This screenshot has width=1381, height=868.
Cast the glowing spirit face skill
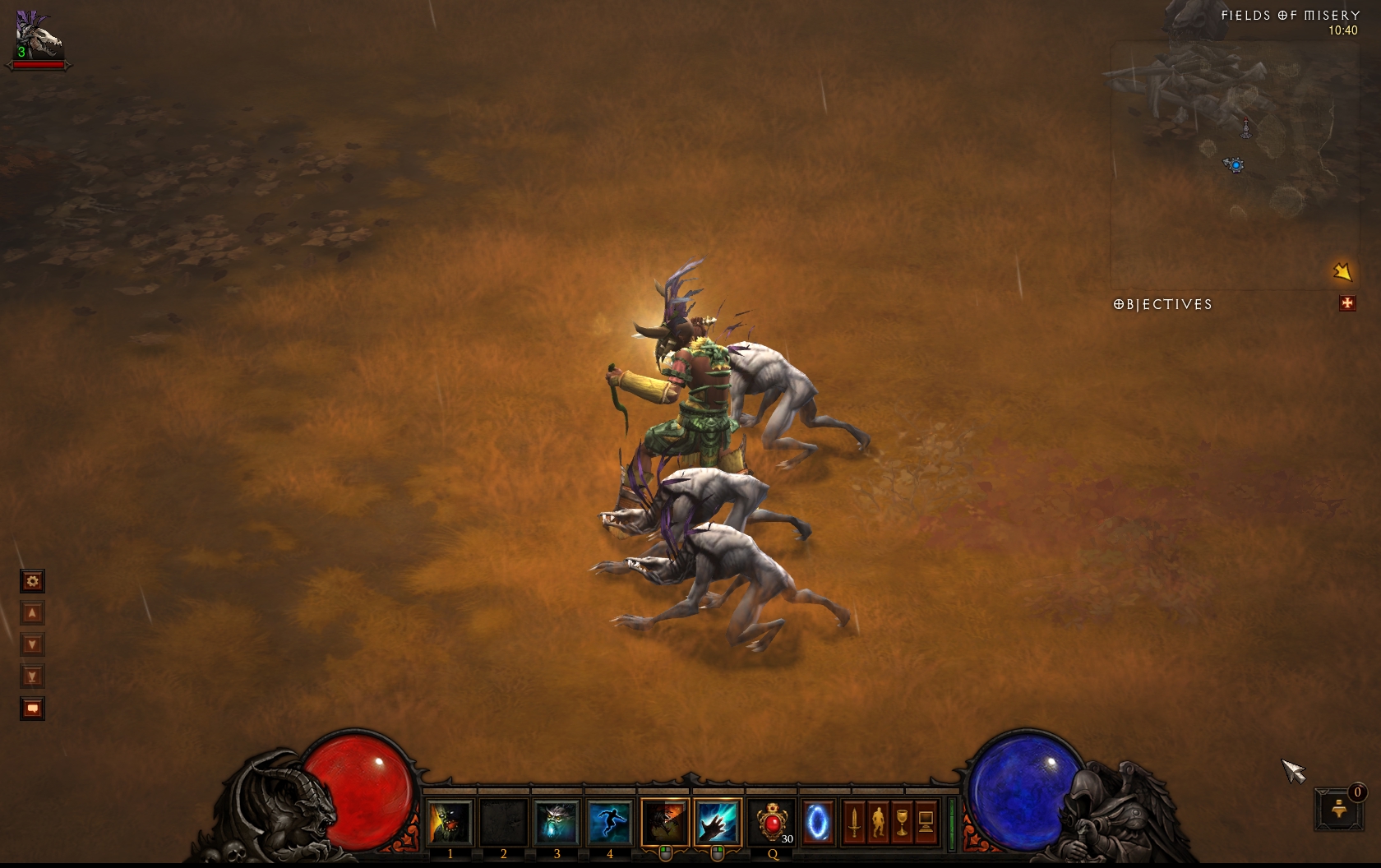tap(557, 822)
